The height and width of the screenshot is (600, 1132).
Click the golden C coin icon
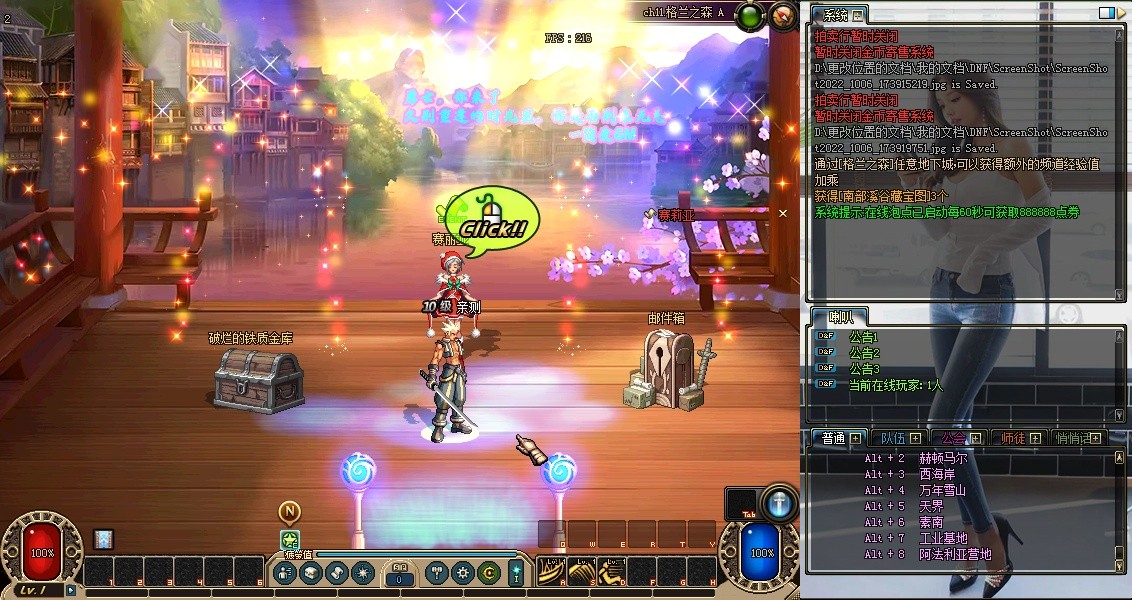tap(488, 573)
